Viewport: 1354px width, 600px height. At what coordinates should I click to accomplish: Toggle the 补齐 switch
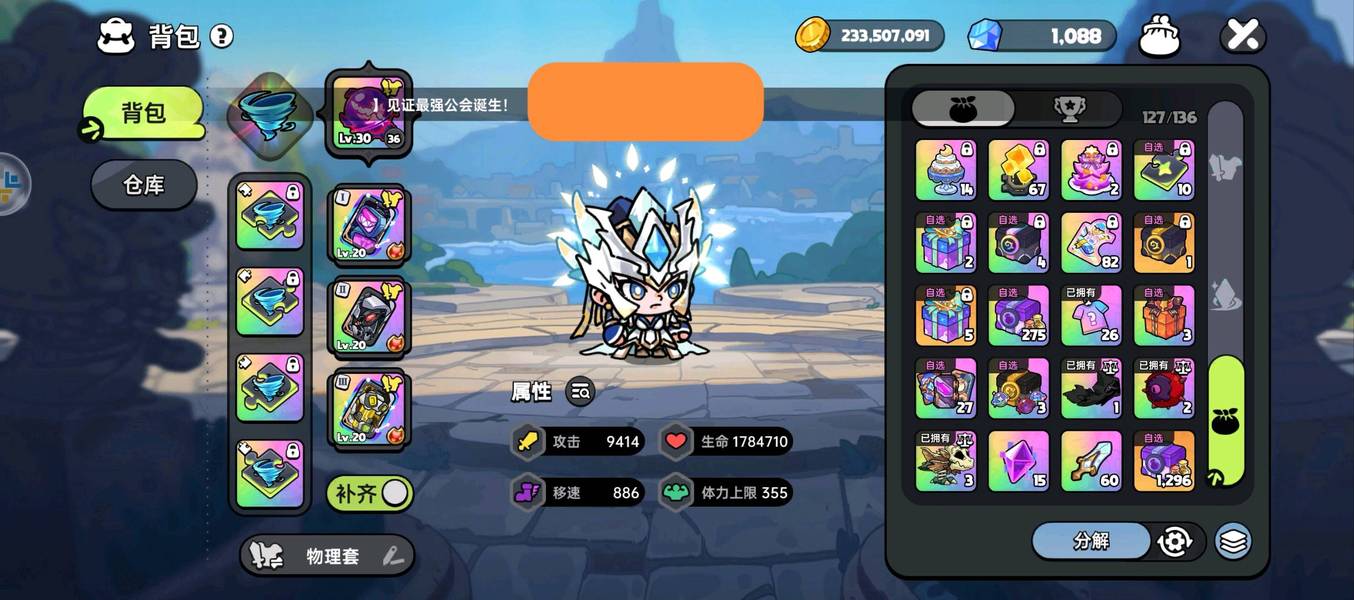point(370,493)
